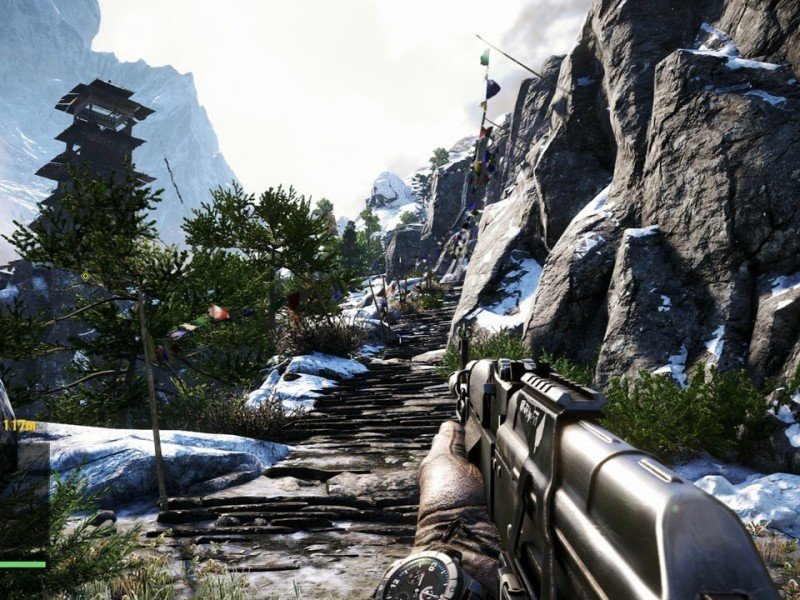
Task: Open the dark minimap panel
Action: [x=24, y=497]
